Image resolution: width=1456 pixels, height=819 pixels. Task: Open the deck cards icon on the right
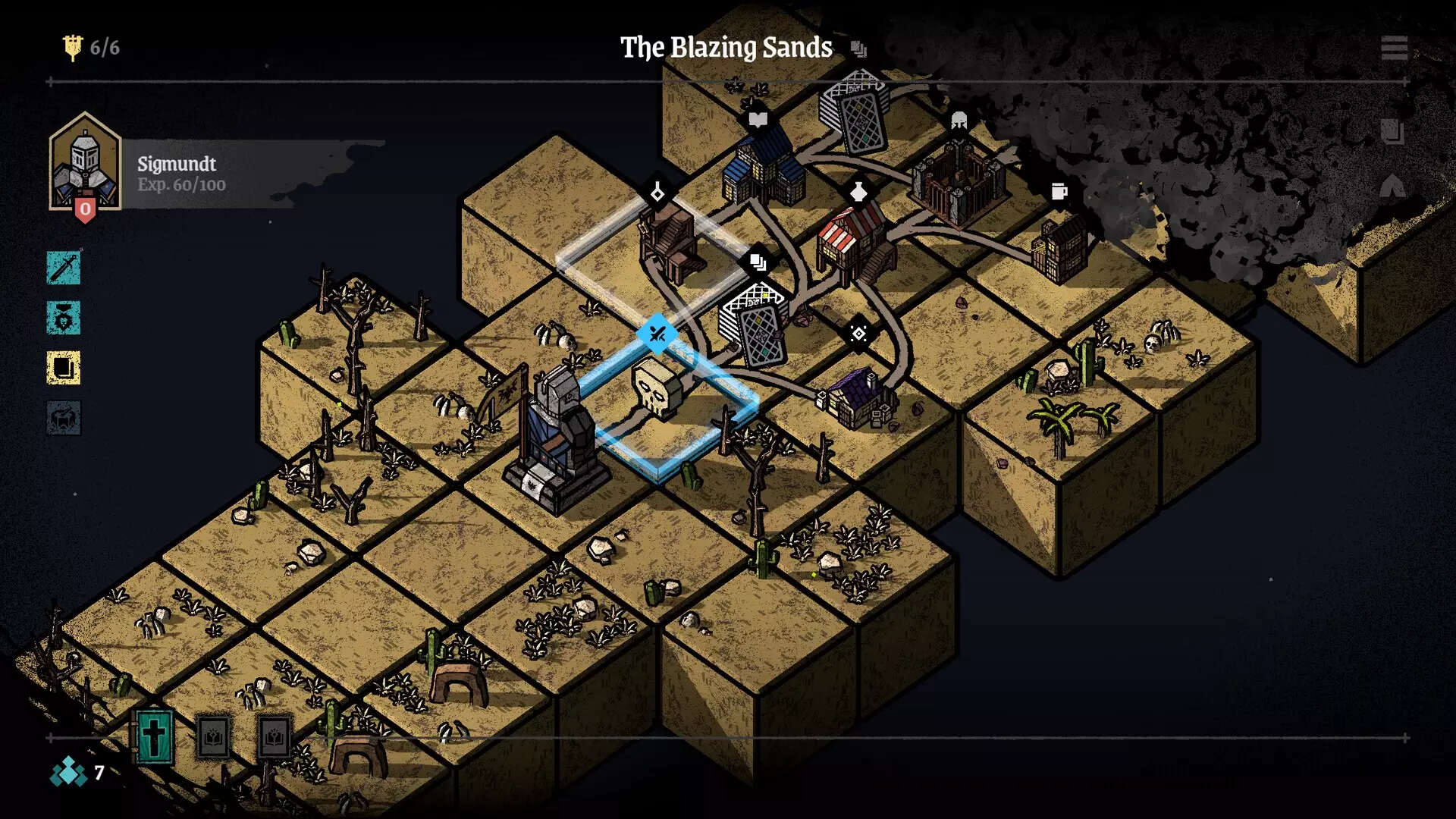click(x=1392, y=131)
